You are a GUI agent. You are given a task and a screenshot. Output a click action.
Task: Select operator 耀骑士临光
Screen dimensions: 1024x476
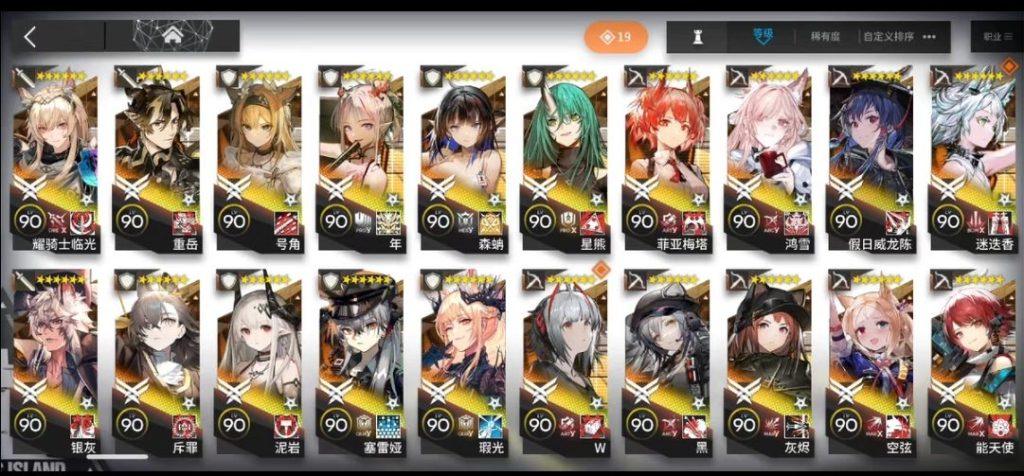54,155
